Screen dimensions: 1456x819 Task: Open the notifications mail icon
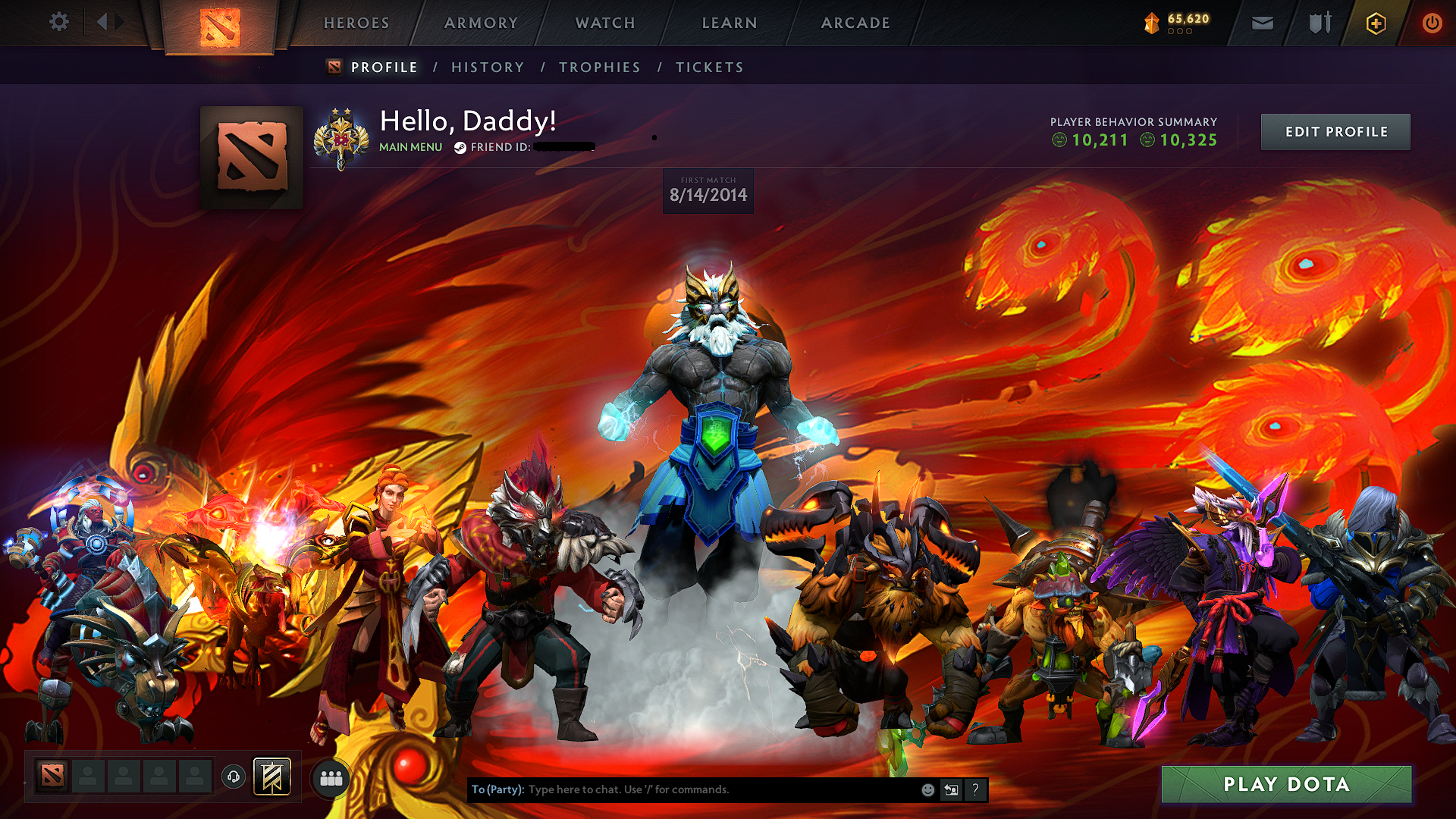(1261, 23)
